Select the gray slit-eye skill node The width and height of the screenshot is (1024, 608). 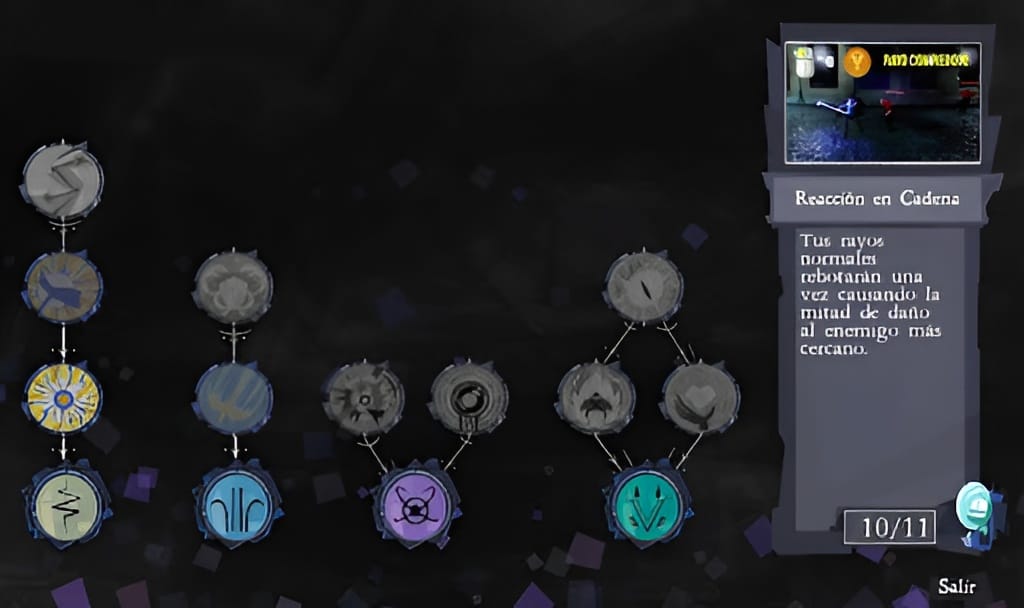point(645,287)
